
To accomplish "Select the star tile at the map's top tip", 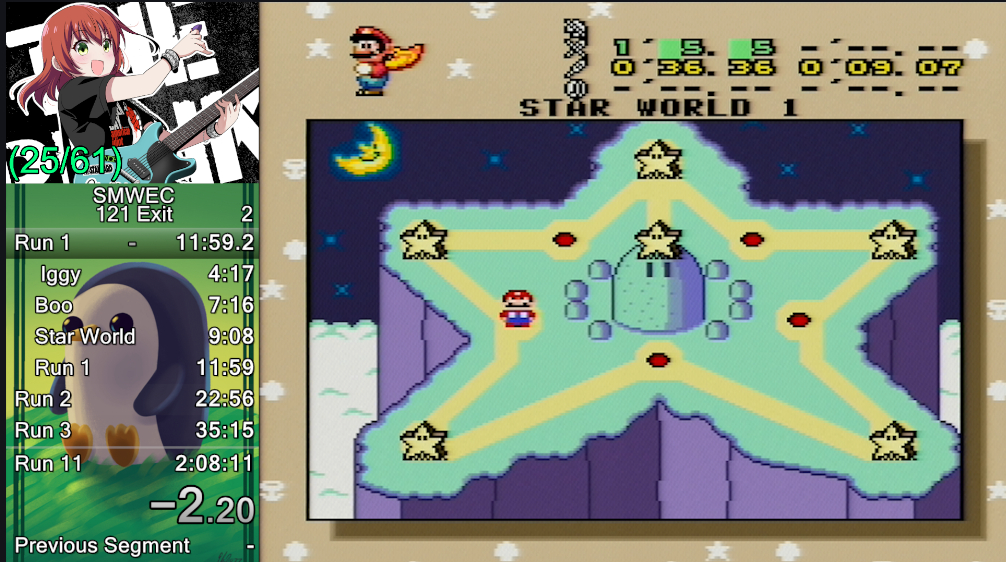I will point(657,158).
